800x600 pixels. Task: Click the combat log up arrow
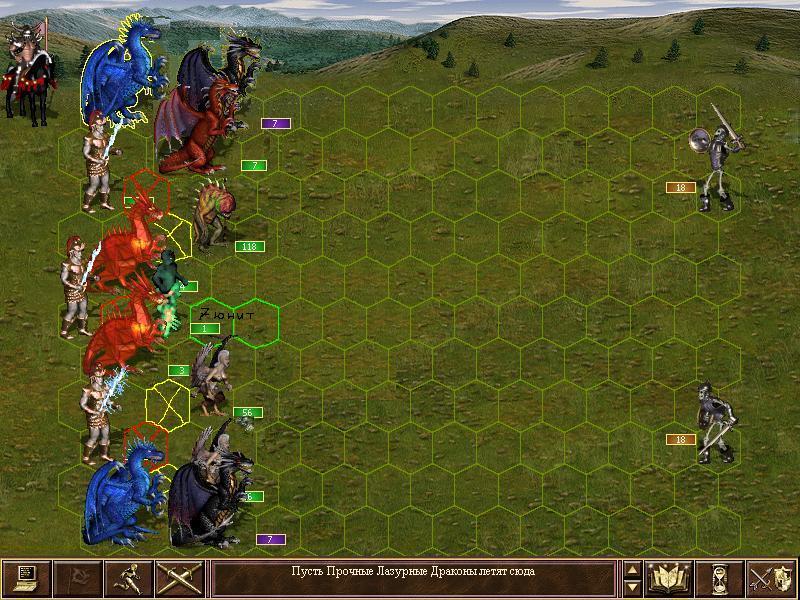pyautogui.click(x=632, y=570)
